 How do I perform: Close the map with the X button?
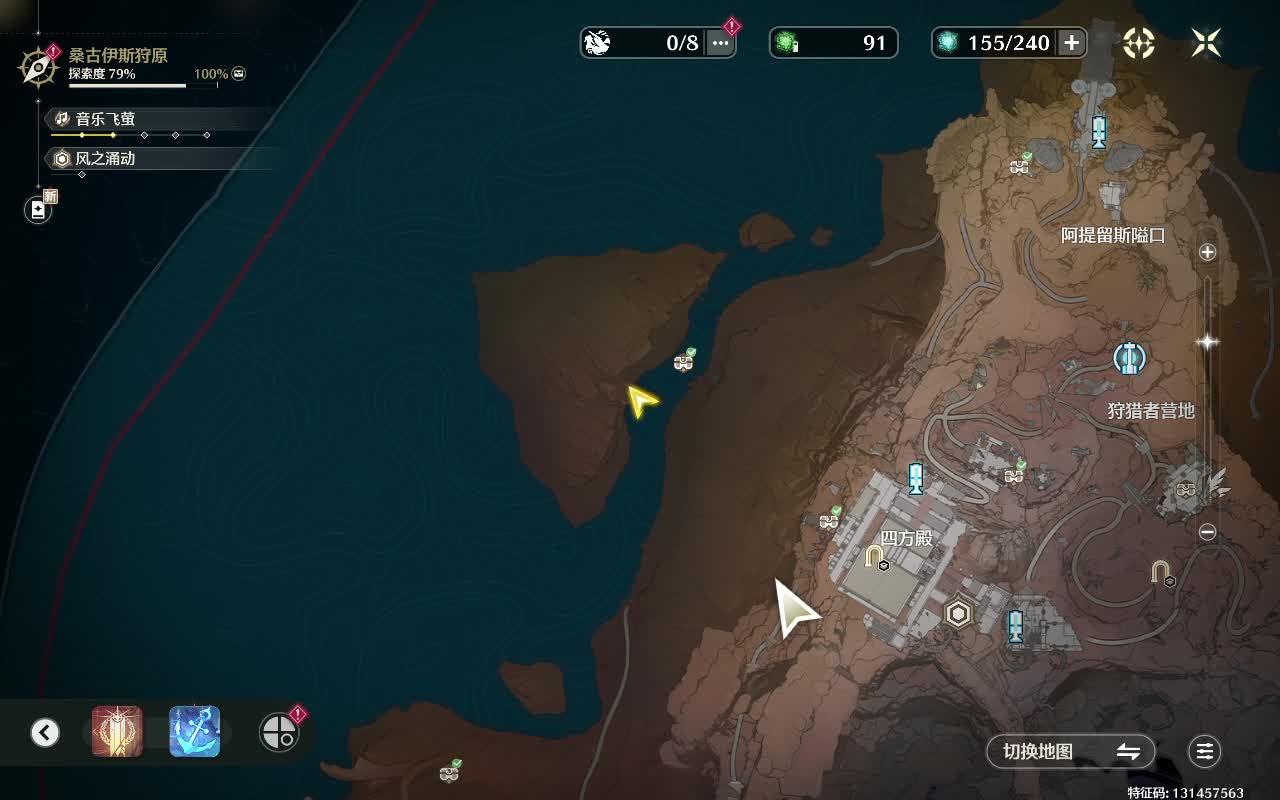point(1206,42)
